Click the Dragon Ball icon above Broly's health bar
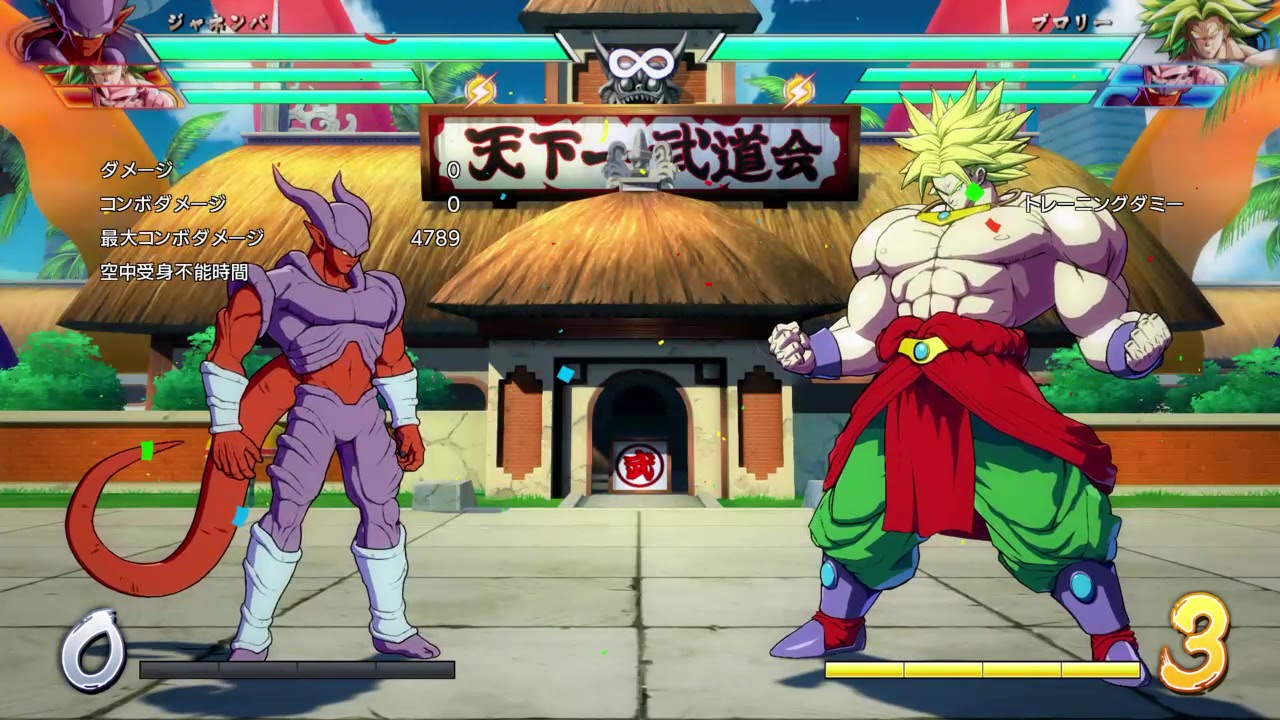The height and width of the screenshot is (720, 1280). [x=798, y=88]
